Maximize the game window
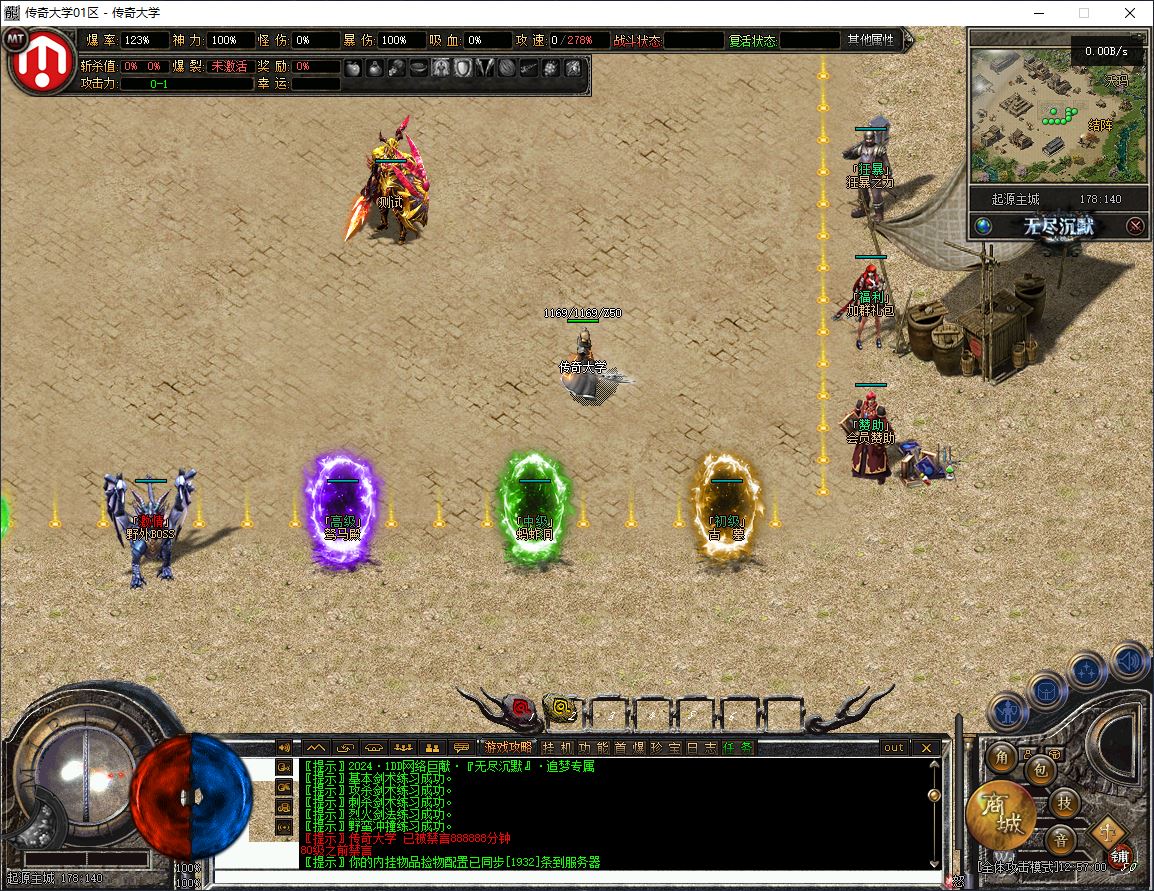The height and width of the screenshot is (891, 1154). point(1084,13)
